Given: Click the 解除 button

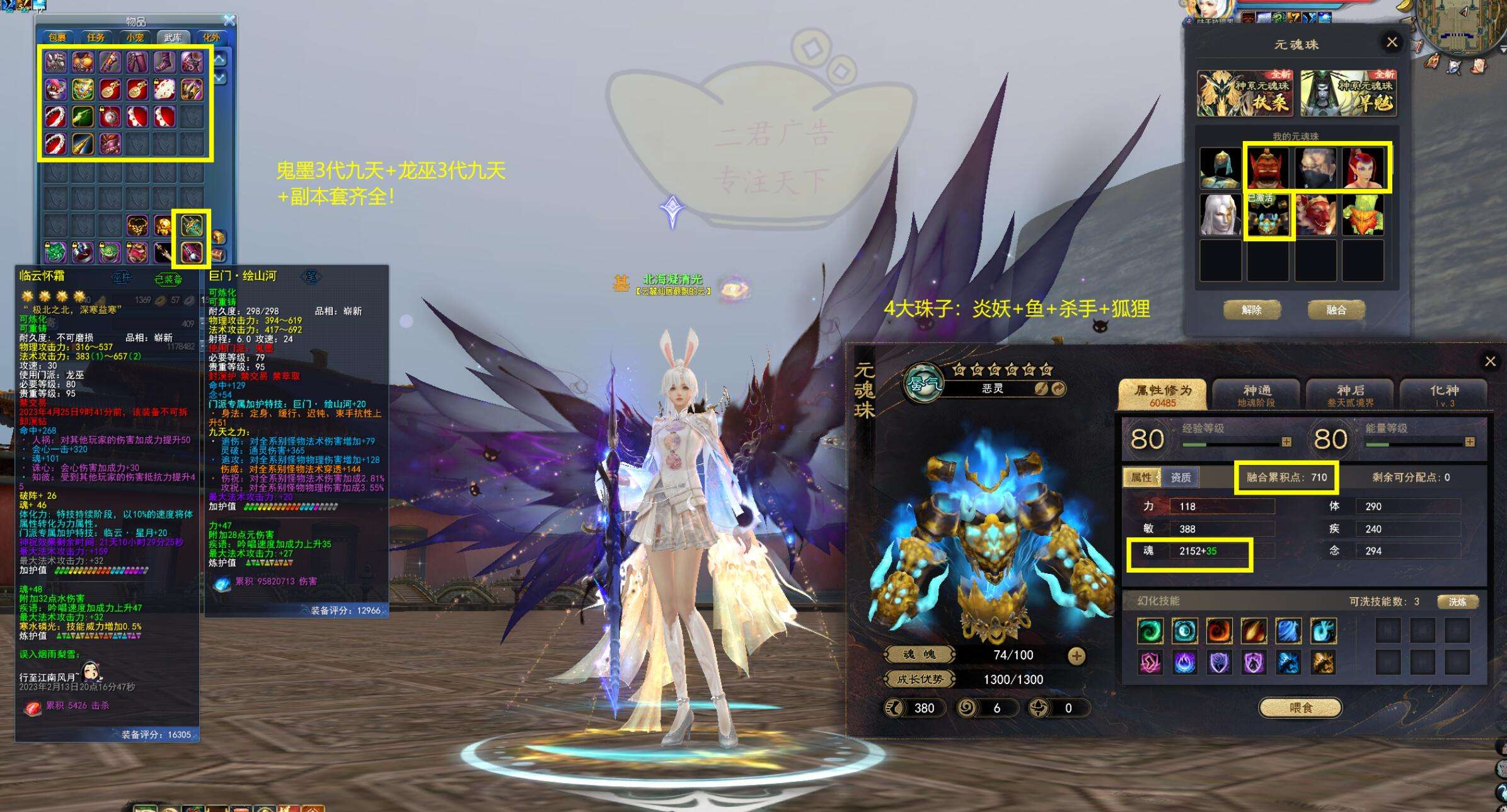Looking at the screenshot, I should [1251, 310].
